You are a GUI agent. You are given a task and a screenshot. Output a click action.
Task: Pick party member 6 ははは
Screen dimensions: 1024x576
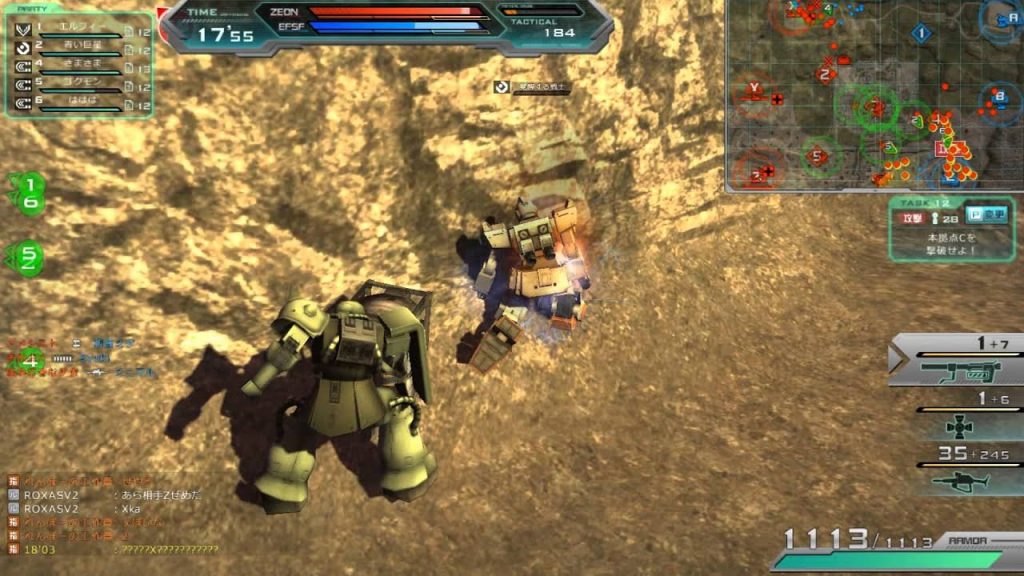point(78,104)
